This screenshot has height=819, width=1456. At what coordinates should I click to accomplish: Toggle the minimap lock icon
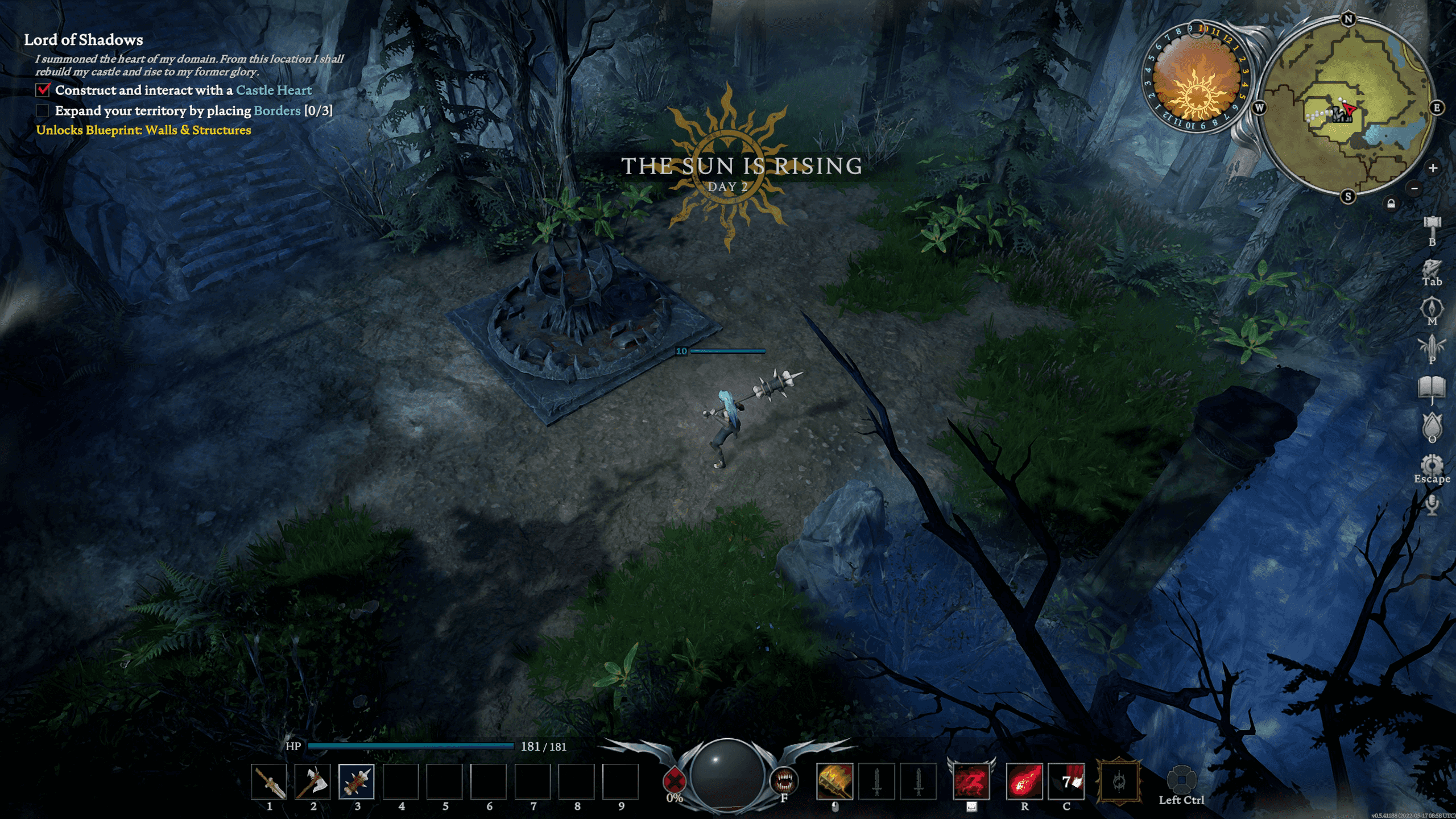1391,204
